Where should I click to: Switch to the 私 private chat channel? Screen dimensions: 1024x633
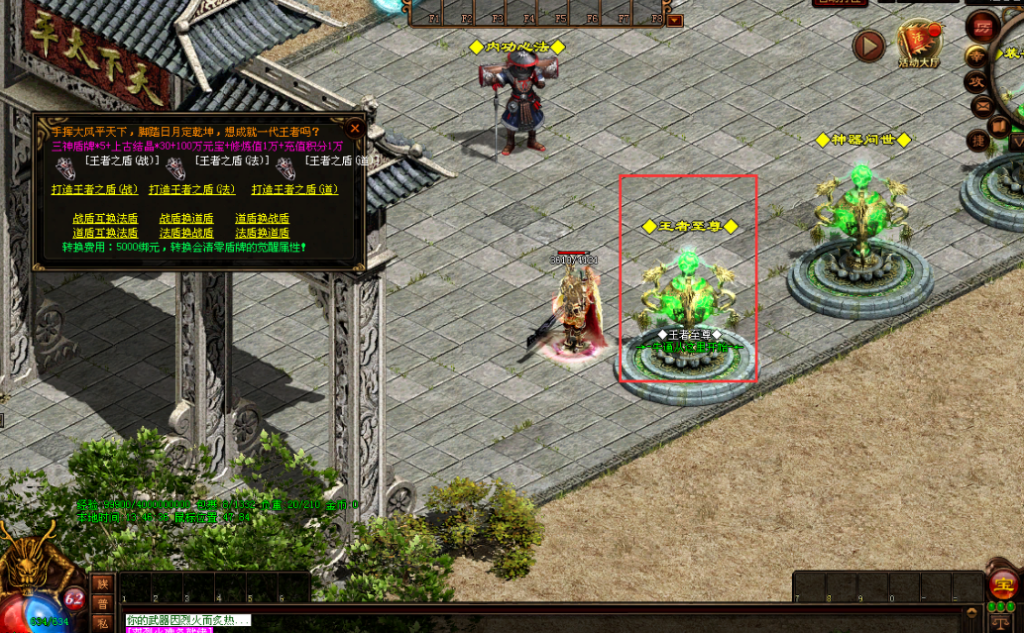[102, 622]
